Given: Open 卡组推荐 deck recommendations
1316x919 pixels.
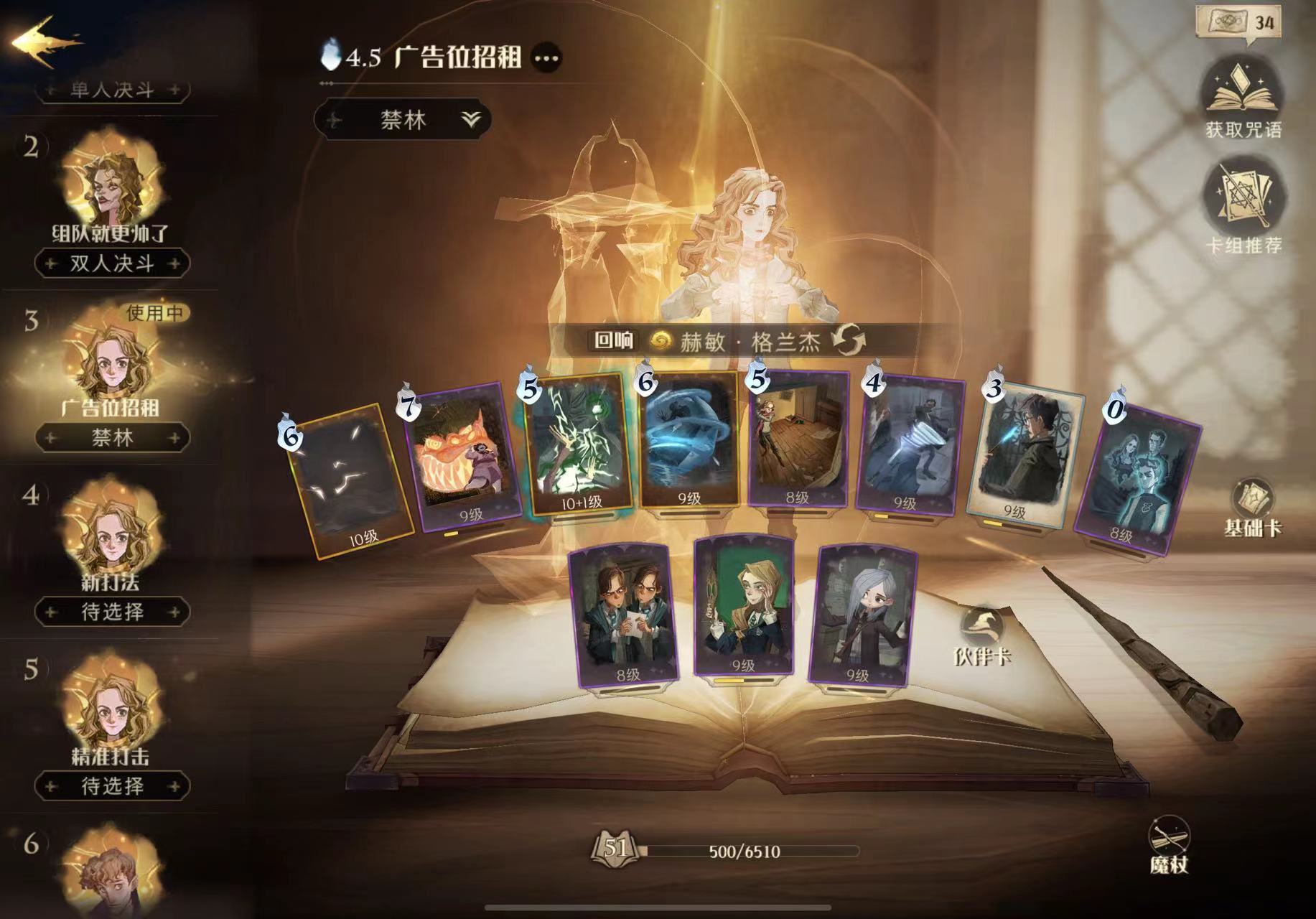Looking at the screenshot, I should click(1243, 208).
